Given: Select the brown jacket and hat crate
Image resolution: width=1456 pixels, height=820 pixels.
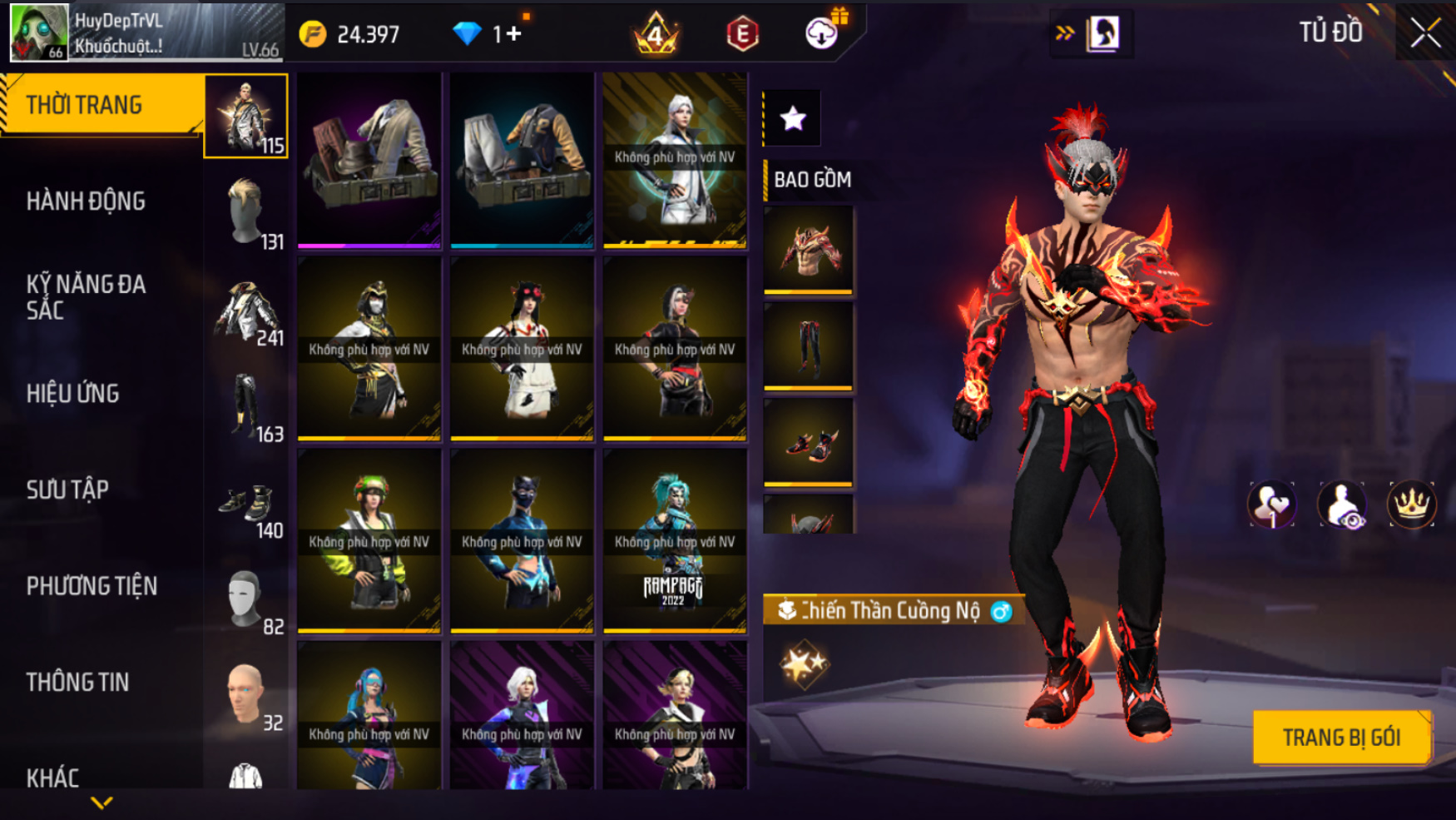Looking at the screenshot, I should point(369,160).
